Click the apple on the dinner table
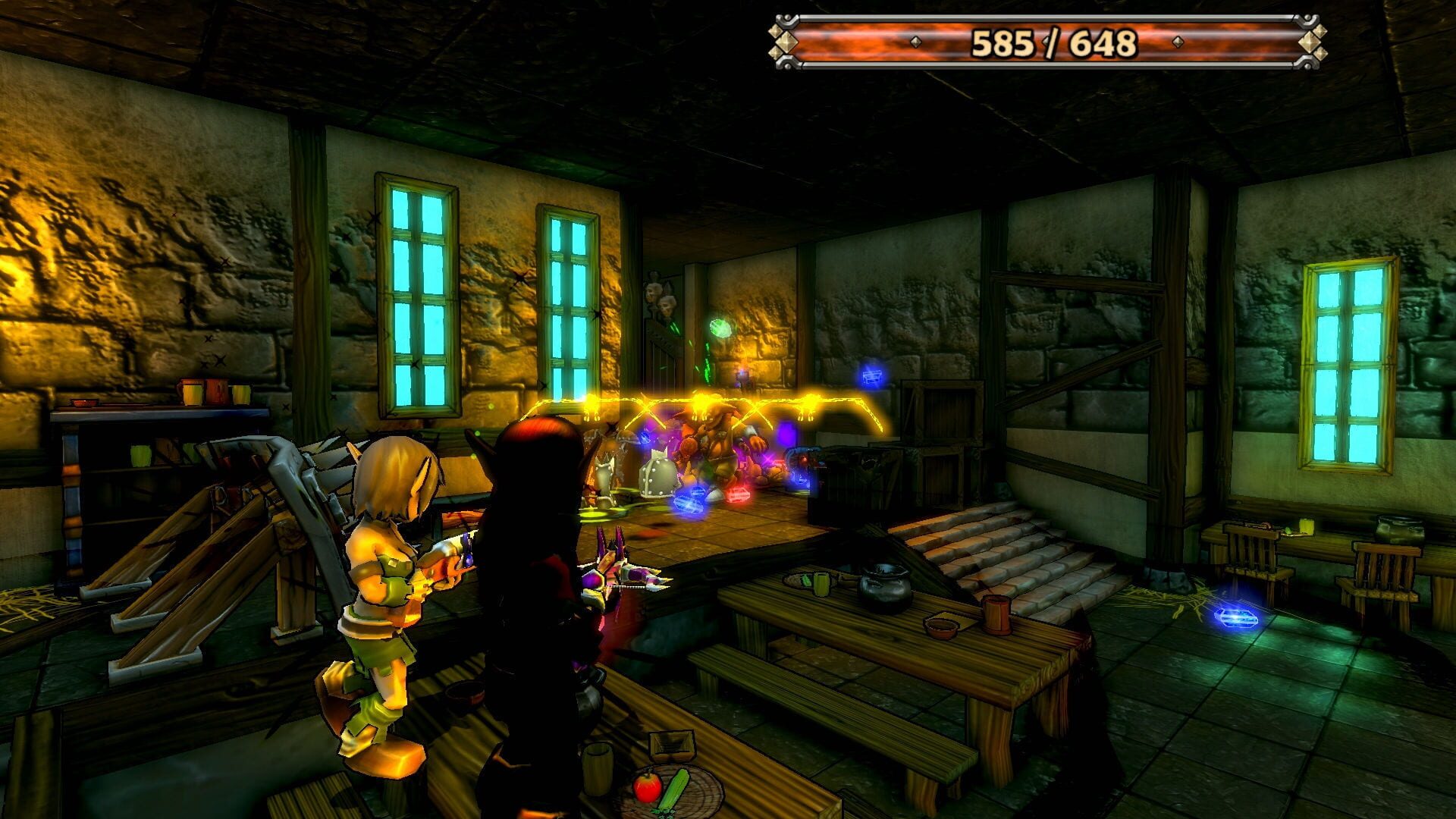This screenshot has width=1456, height=819. coord(648,786)
